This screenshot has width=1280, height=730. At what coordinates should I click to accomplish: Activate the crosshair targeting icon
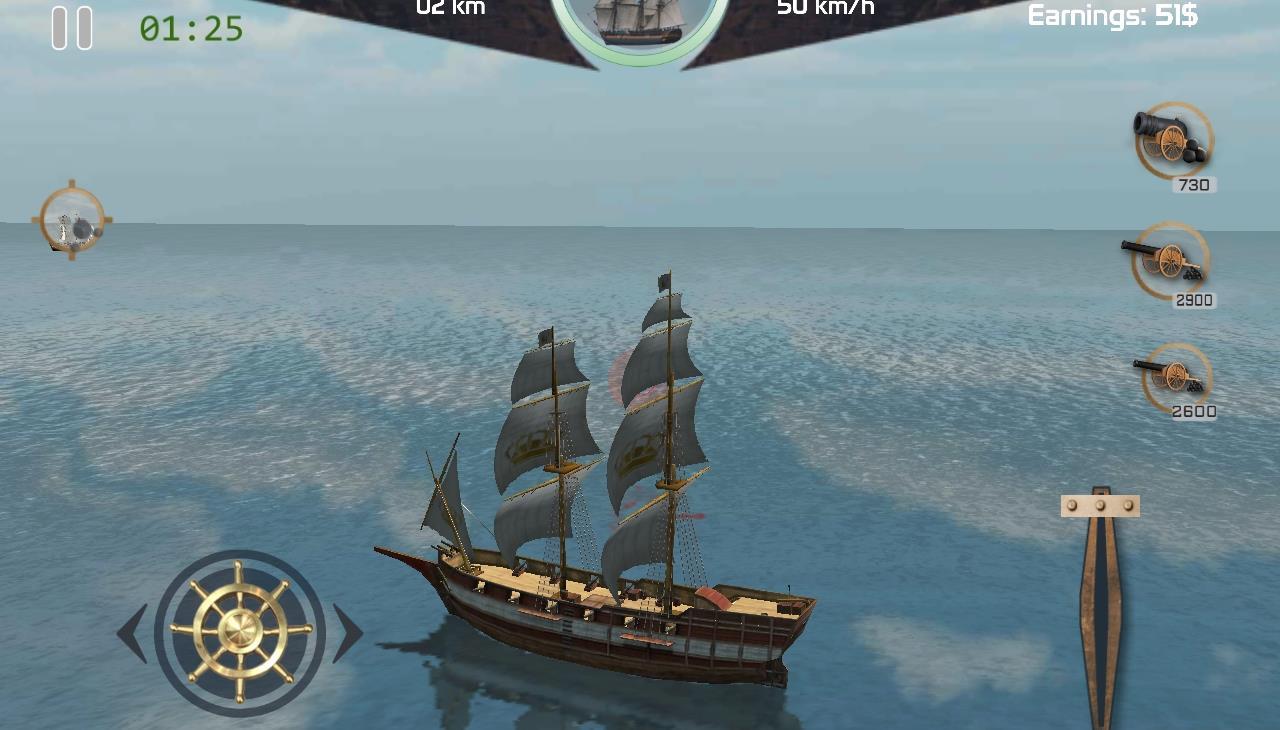72,221
